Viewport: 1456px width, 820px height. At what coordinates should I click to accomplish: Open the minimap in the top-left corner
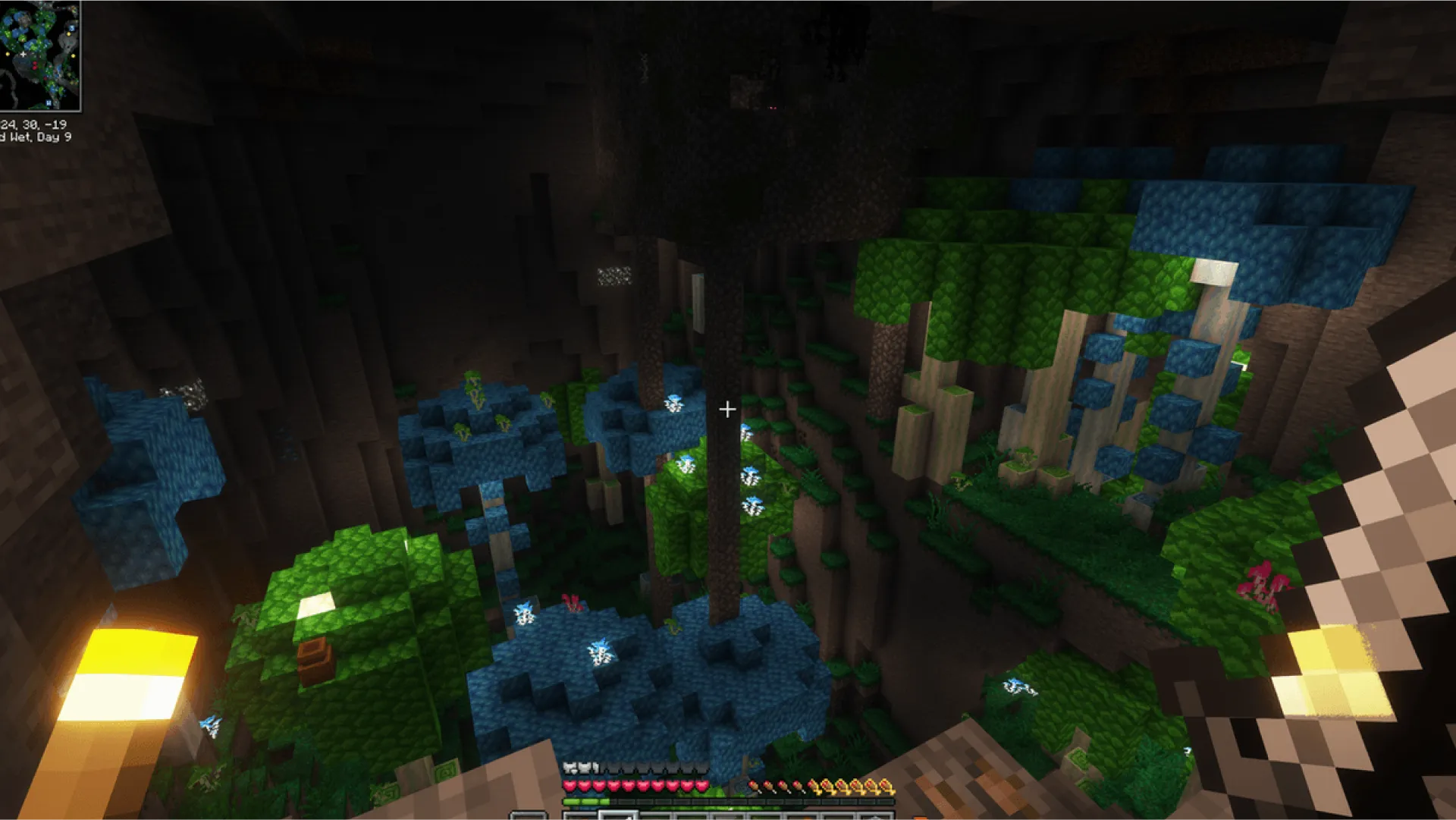coord(42,53)
